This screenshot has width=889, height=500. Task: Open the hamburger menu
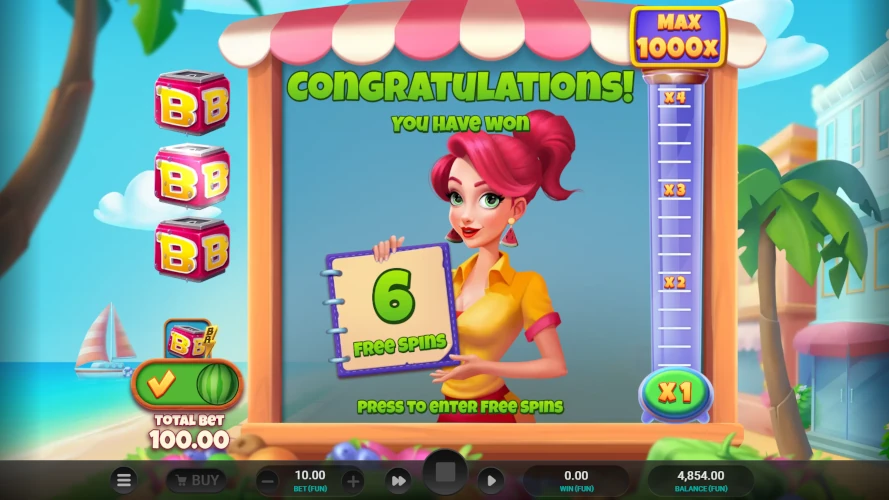123,481
